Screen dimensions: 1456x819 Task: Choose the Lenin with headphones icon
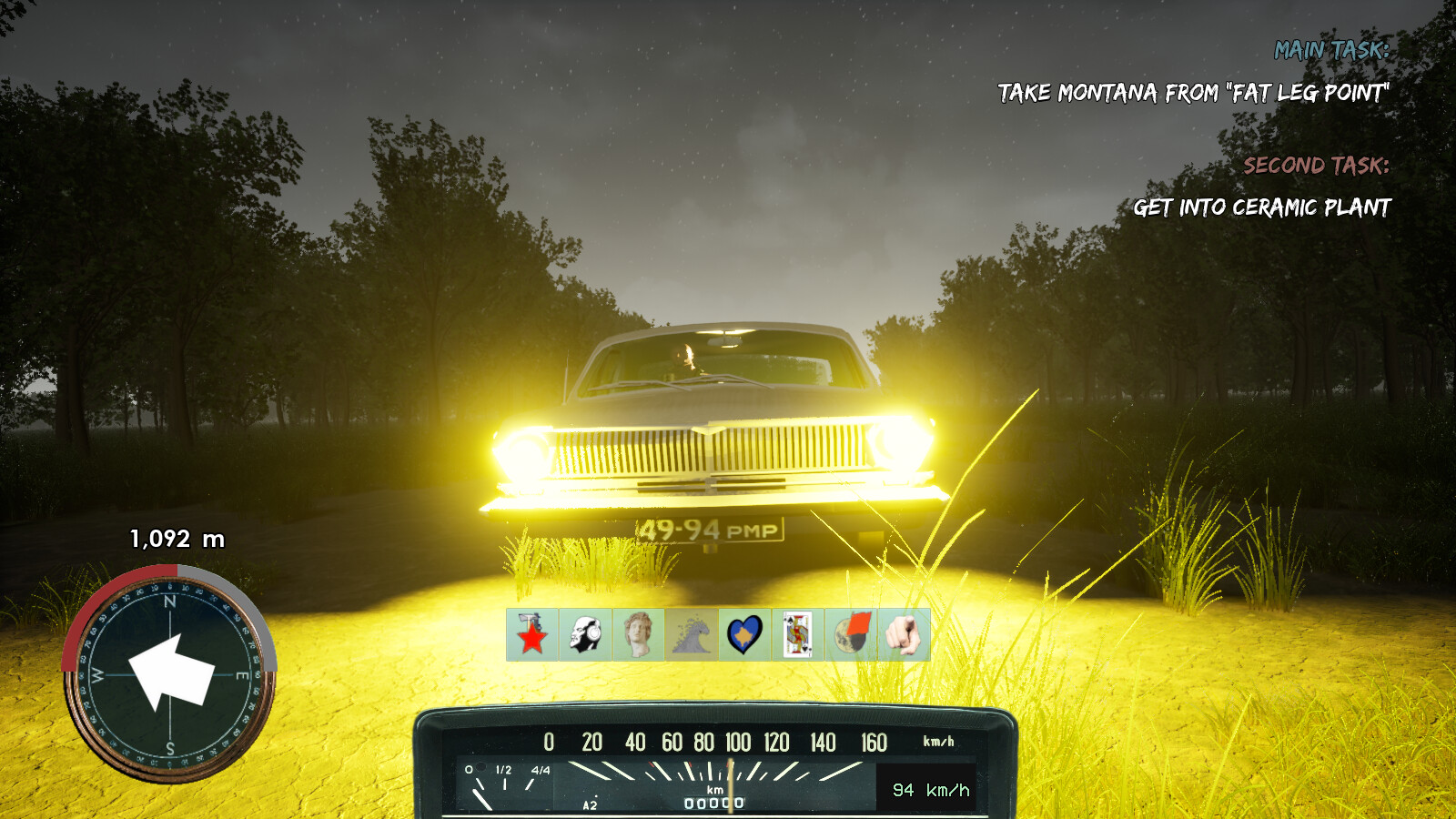coord(585,634)
